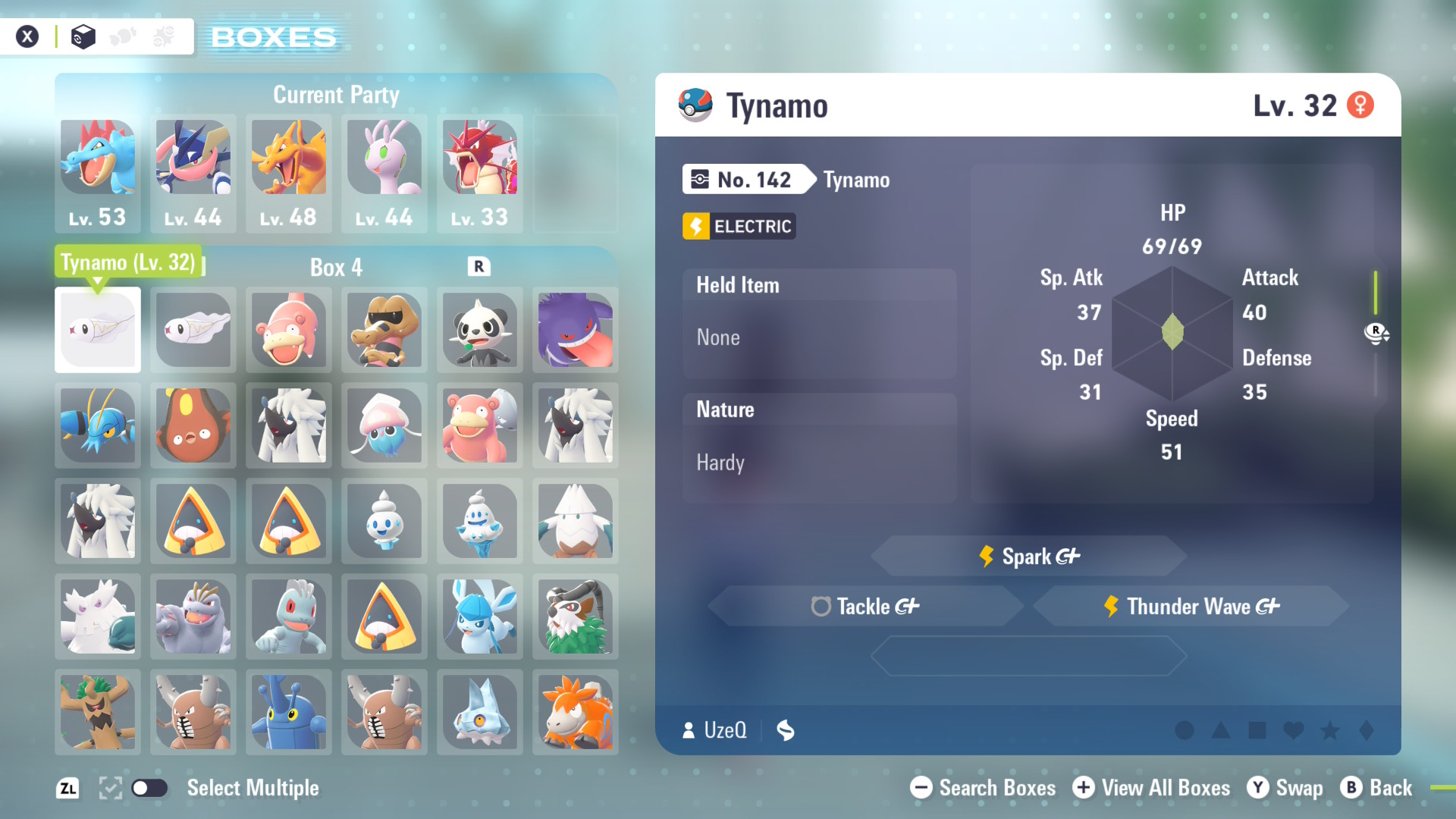Select Feraligatr in the current party
1456x819 pixels.
coord(98,173)
